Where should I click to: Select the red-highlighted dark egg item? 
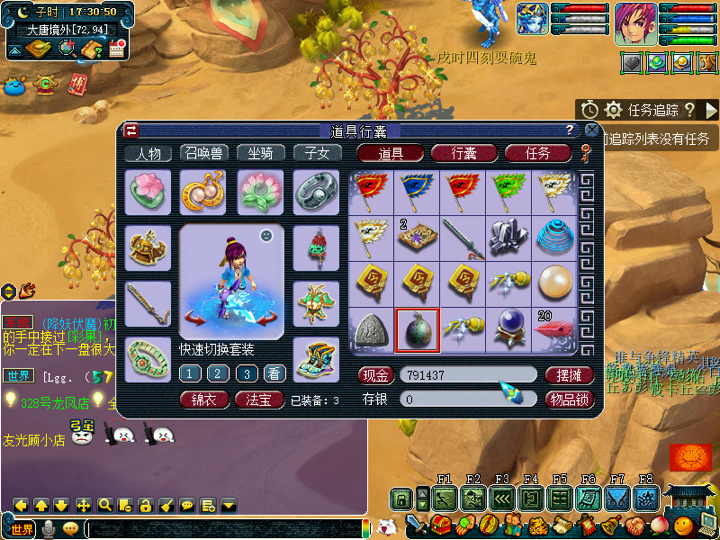(x=417, y=330)
